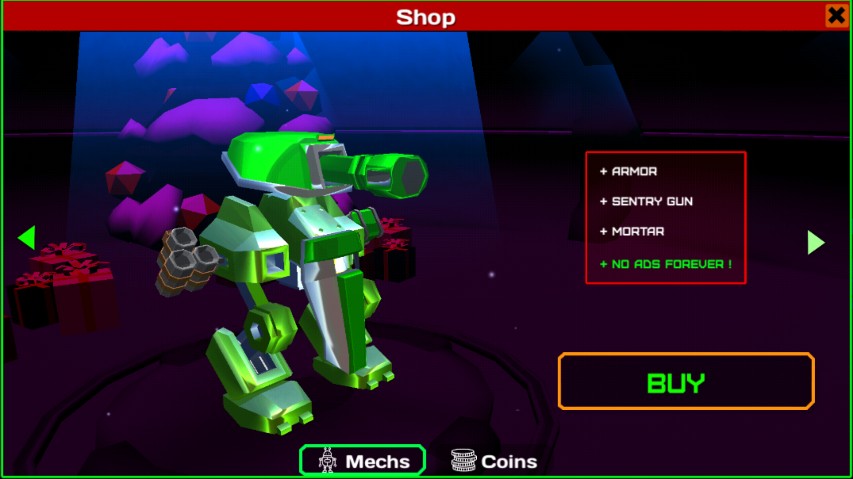Buy the green mech
Screen dimensions: 853x479
click(x=686, y=381)
